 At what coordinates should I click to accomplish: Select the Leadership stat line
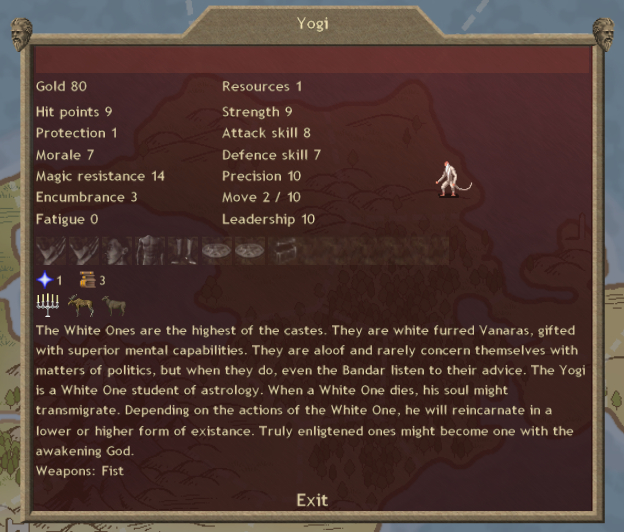click(x=268, y=219)
